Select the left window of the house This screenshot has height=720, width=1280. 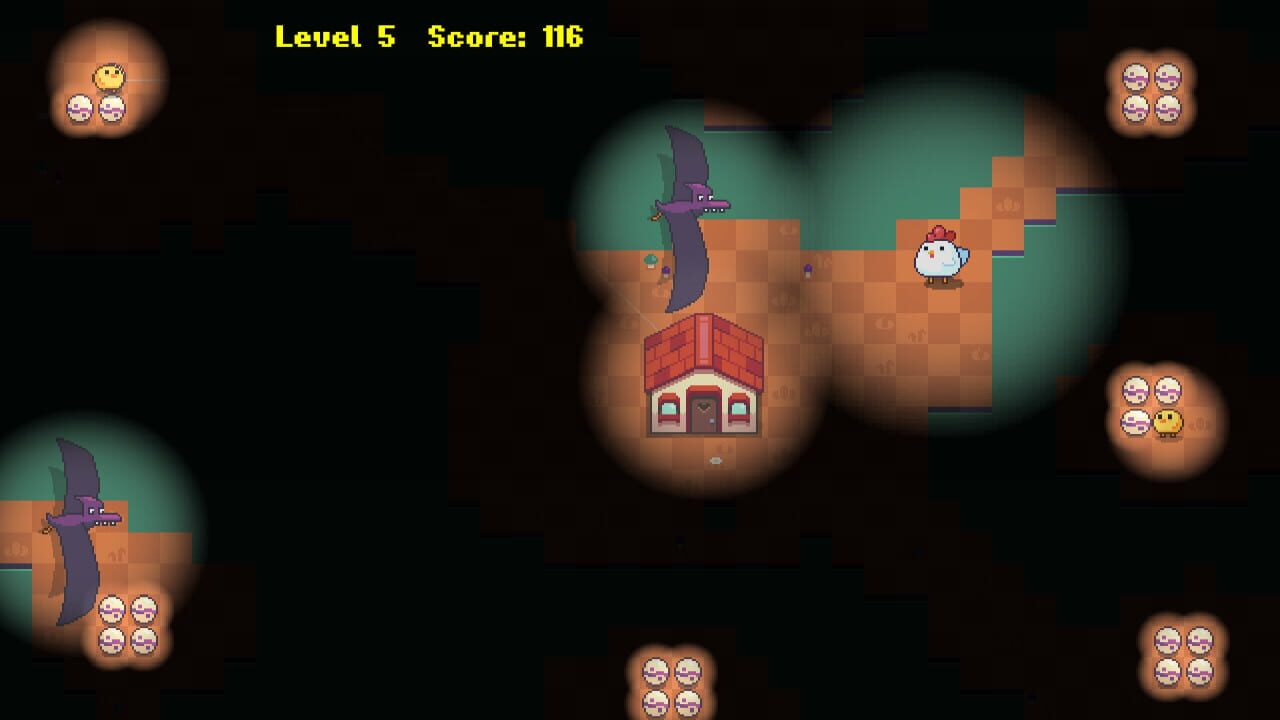(x=668, y=410)
